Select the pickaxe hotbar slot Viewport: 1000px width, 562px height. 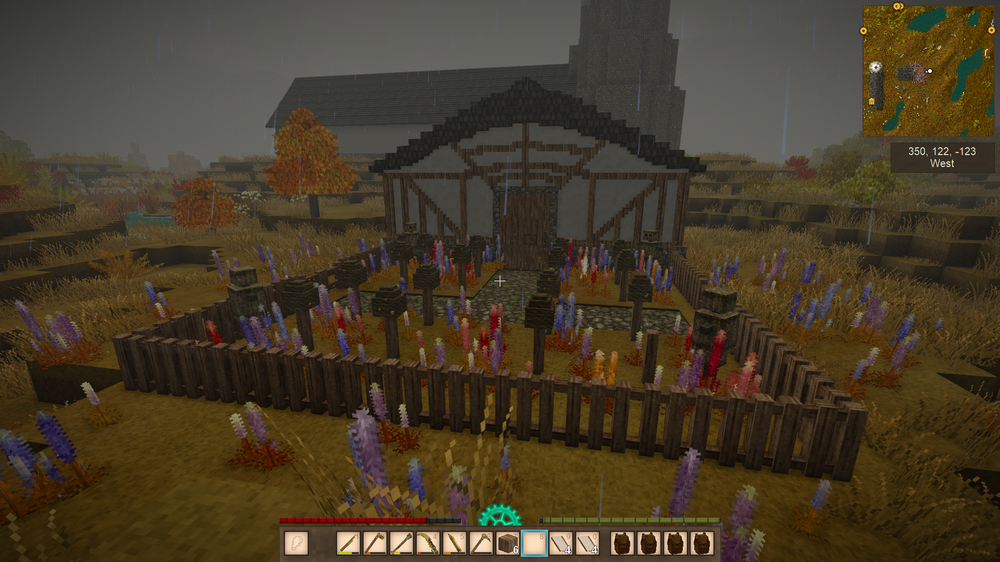click(x=480, y=543)
